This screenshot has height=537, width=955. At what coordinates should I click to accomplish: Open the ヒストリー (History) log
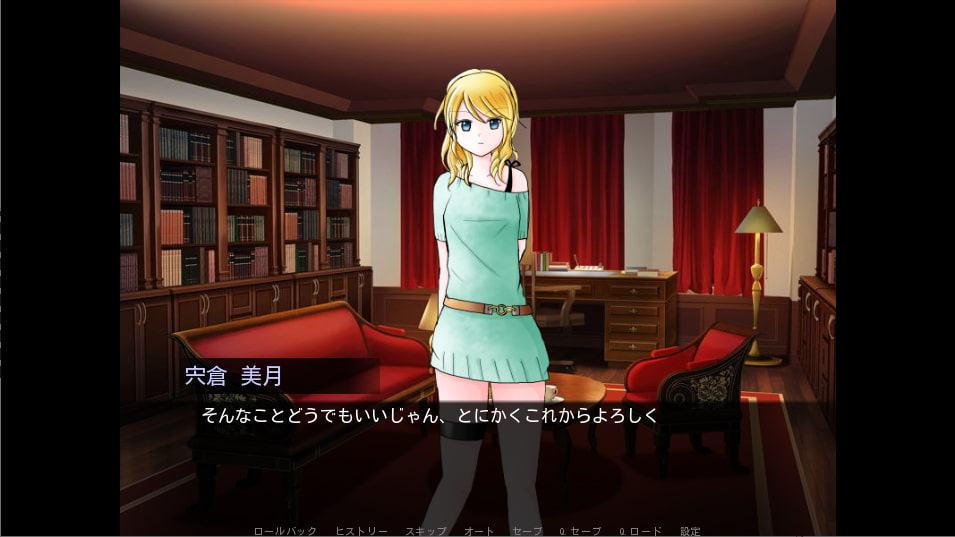pos(361,531)
